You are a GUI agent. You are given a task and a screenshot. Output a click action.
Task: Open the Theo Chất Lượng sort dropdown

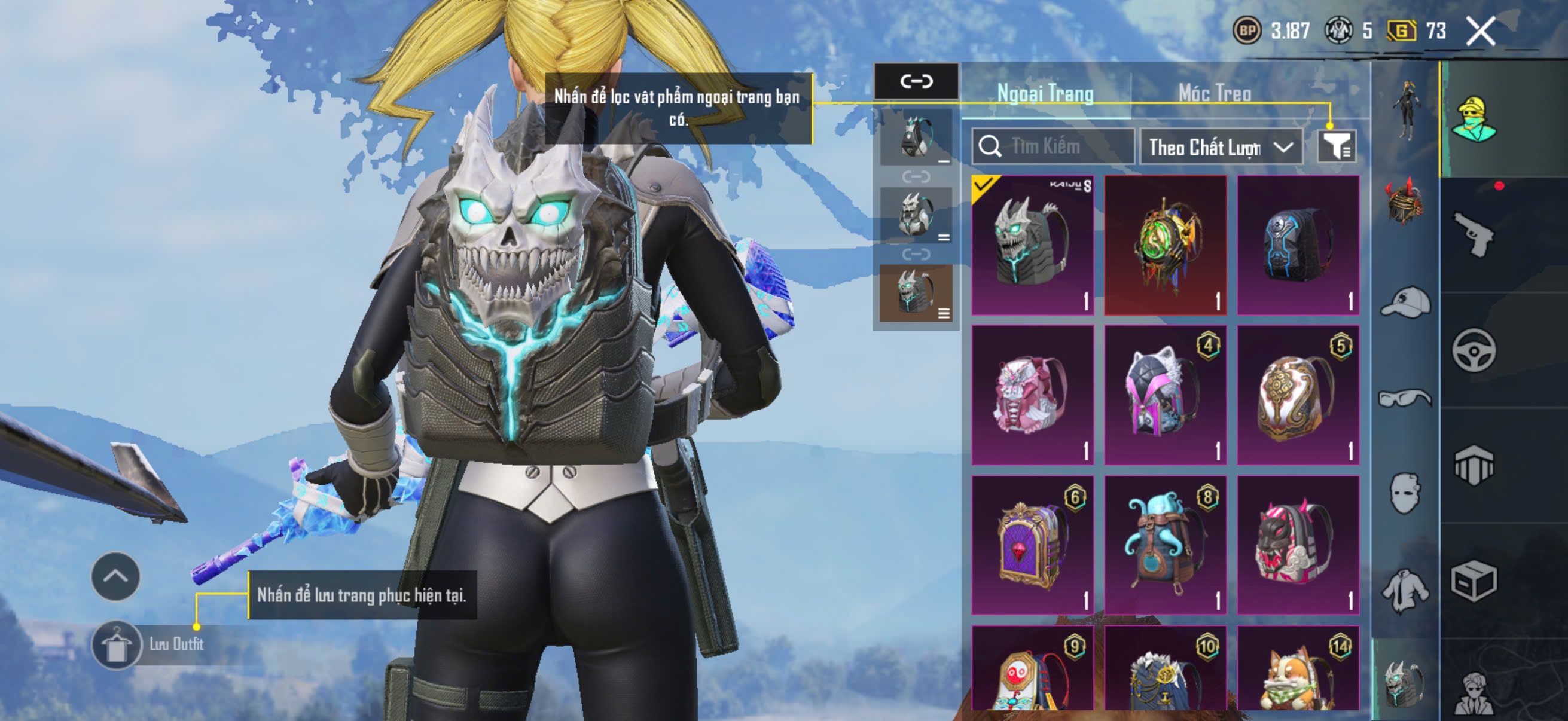tap(1221, 147)
